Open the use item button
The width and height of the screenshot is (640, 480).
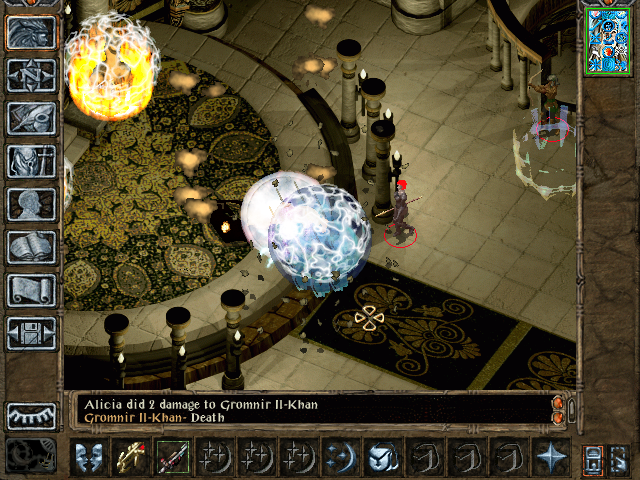(x=382, y=457)
